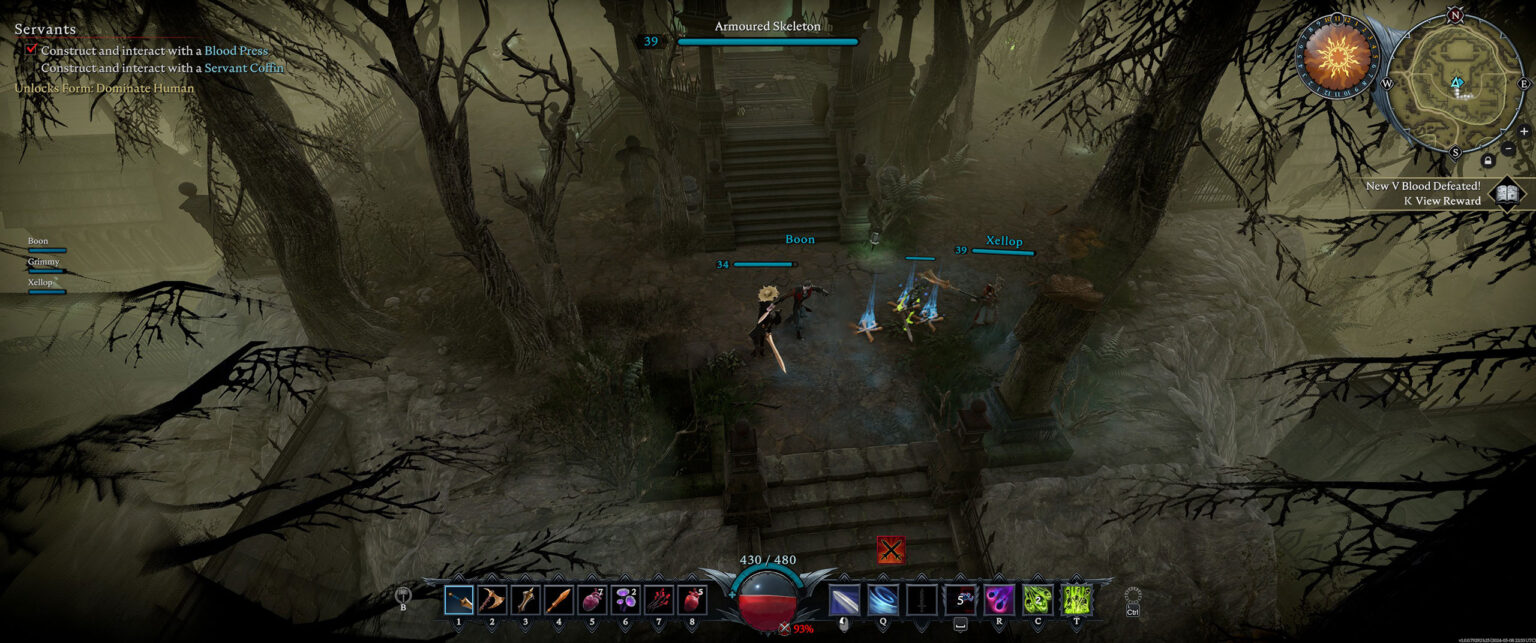Image resolution: width=1536 pixels, height=643 pixels.
Task: Select party member Grimmy in clan list
Action: pos(44,262)
